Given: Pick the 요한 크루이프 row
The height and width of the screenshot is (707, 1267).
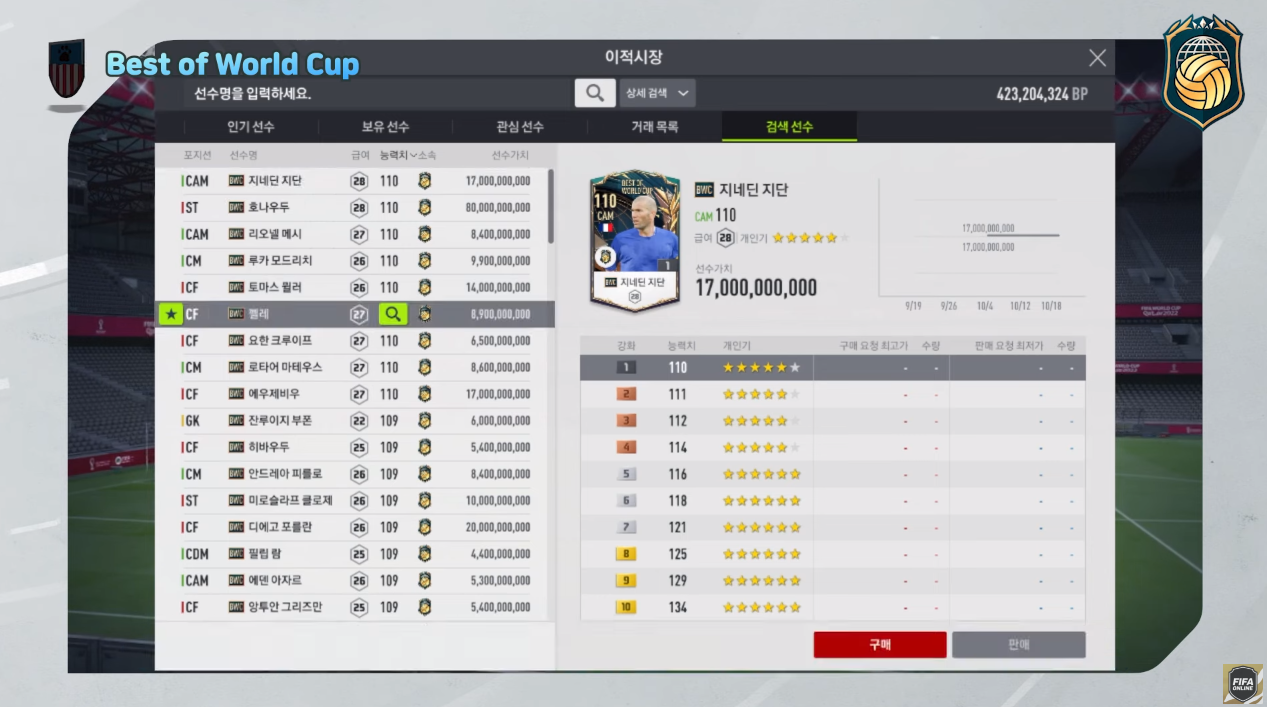Looking at the screenshot, I should click(352, 341).
